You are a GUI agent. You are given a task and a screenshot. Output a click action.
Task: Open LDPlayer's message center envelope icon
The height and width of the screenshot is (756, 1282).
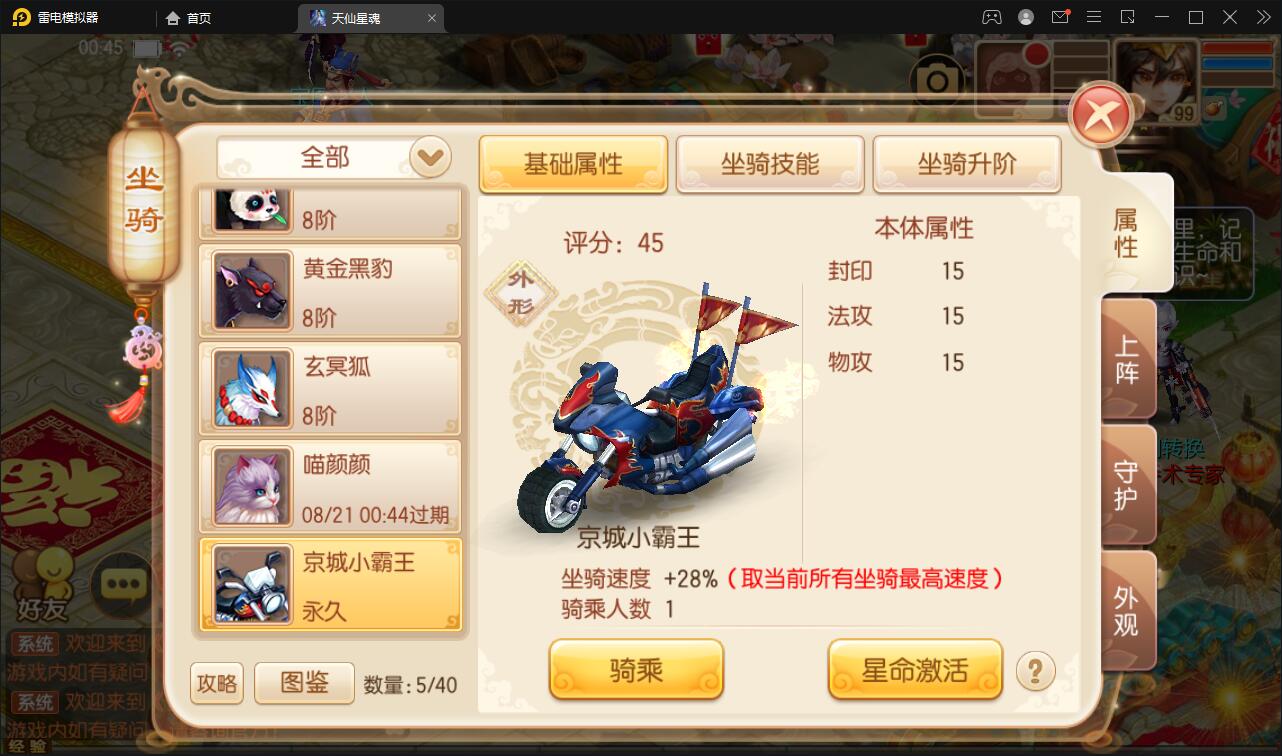pyautogui.click(x=1060, y=17)
